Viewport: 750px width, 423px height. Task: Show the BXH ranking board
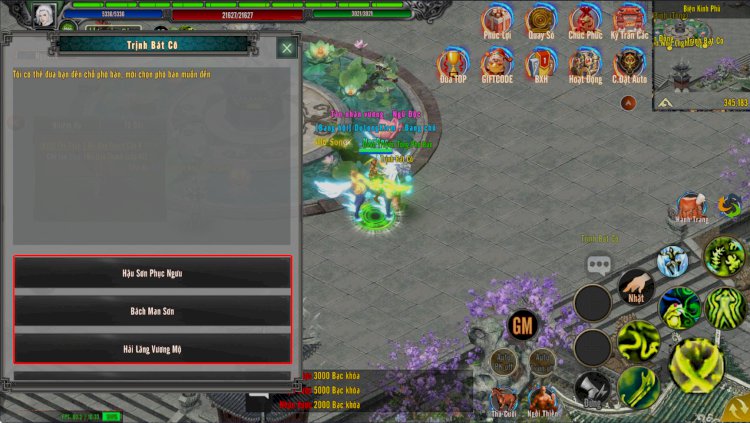541,63
